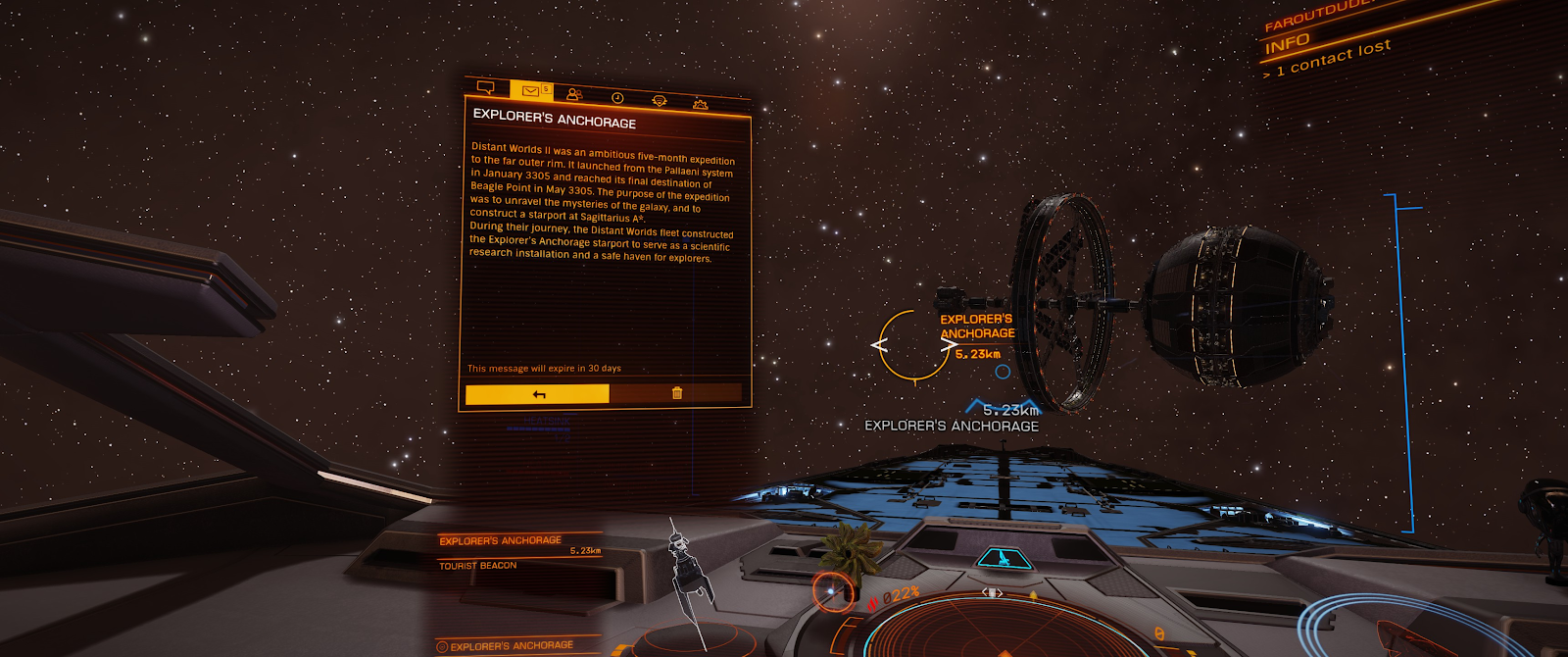
Task: Open the squadron emblem tab
Action: (659, 100)
